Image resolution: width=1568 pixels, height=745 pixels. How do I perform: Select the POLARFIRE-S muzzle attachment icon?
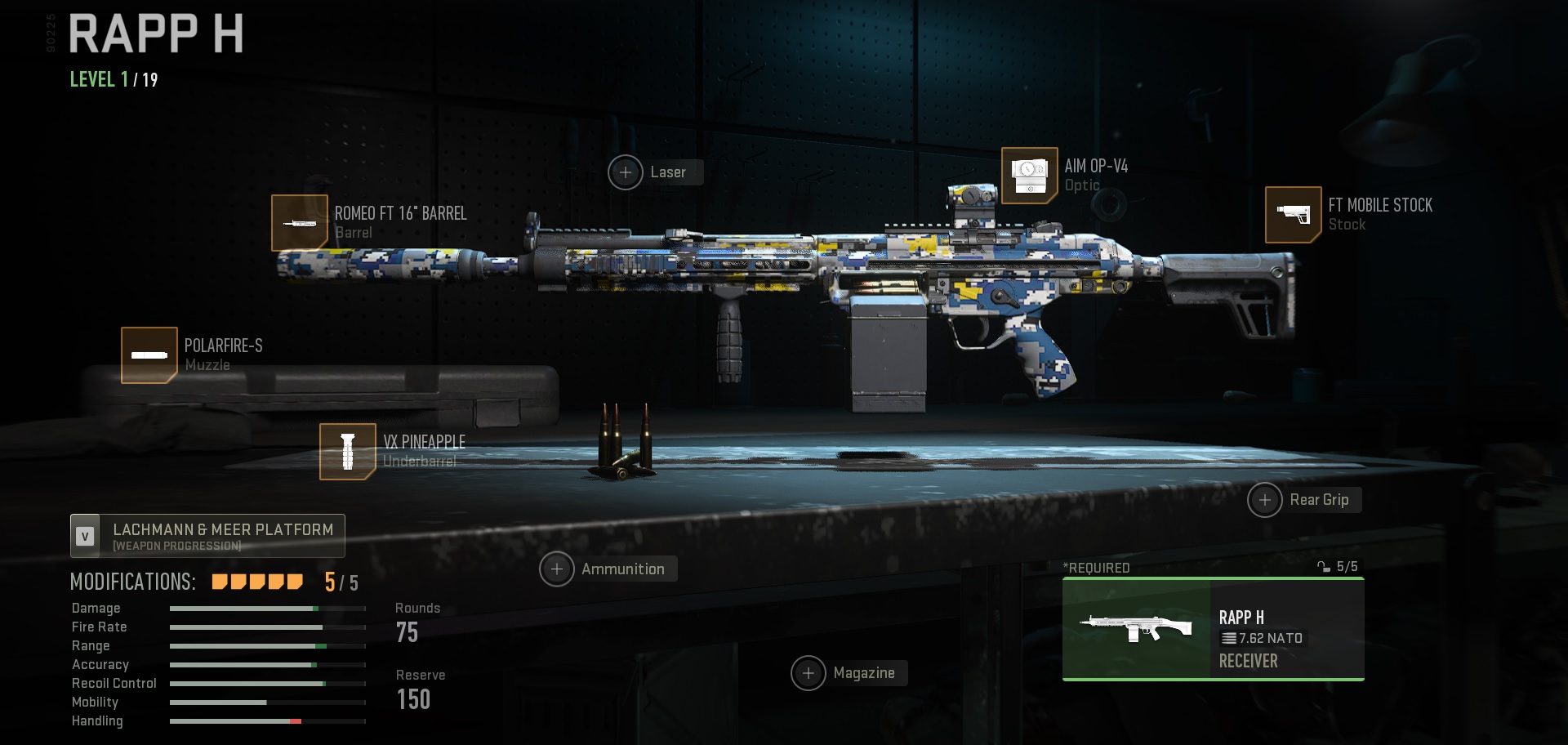149,355
